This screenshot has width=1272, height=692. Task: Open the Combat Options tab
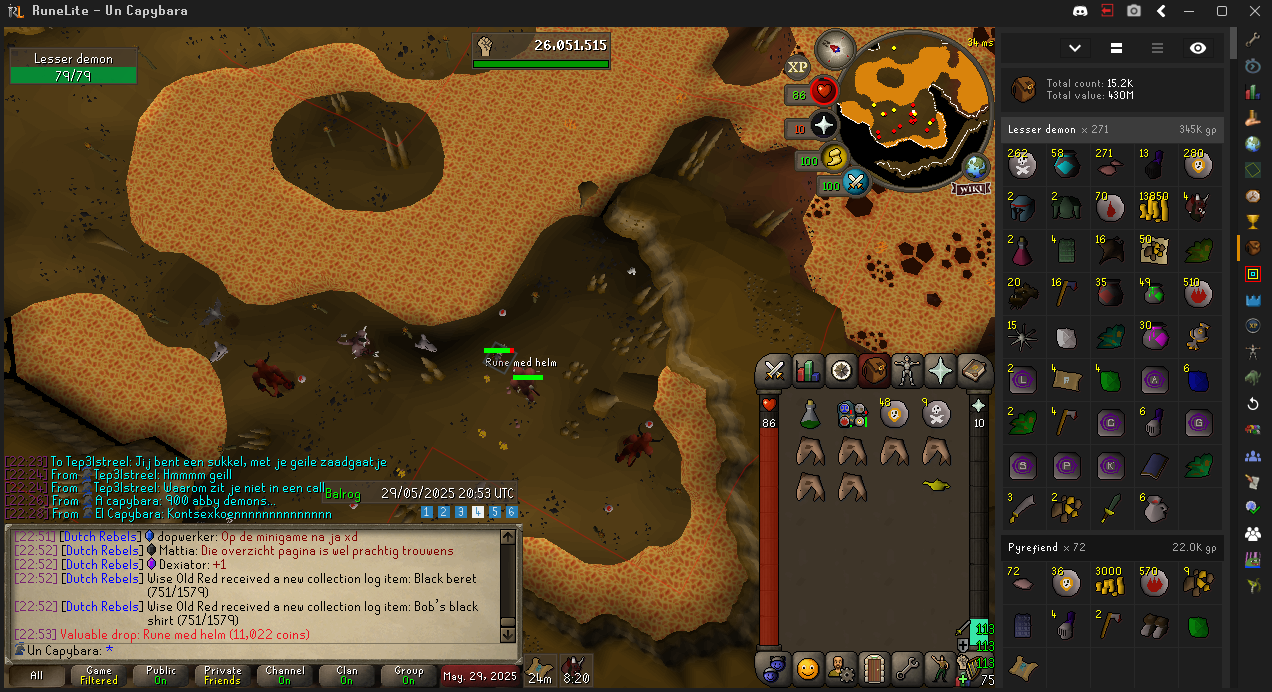(773, 371)
